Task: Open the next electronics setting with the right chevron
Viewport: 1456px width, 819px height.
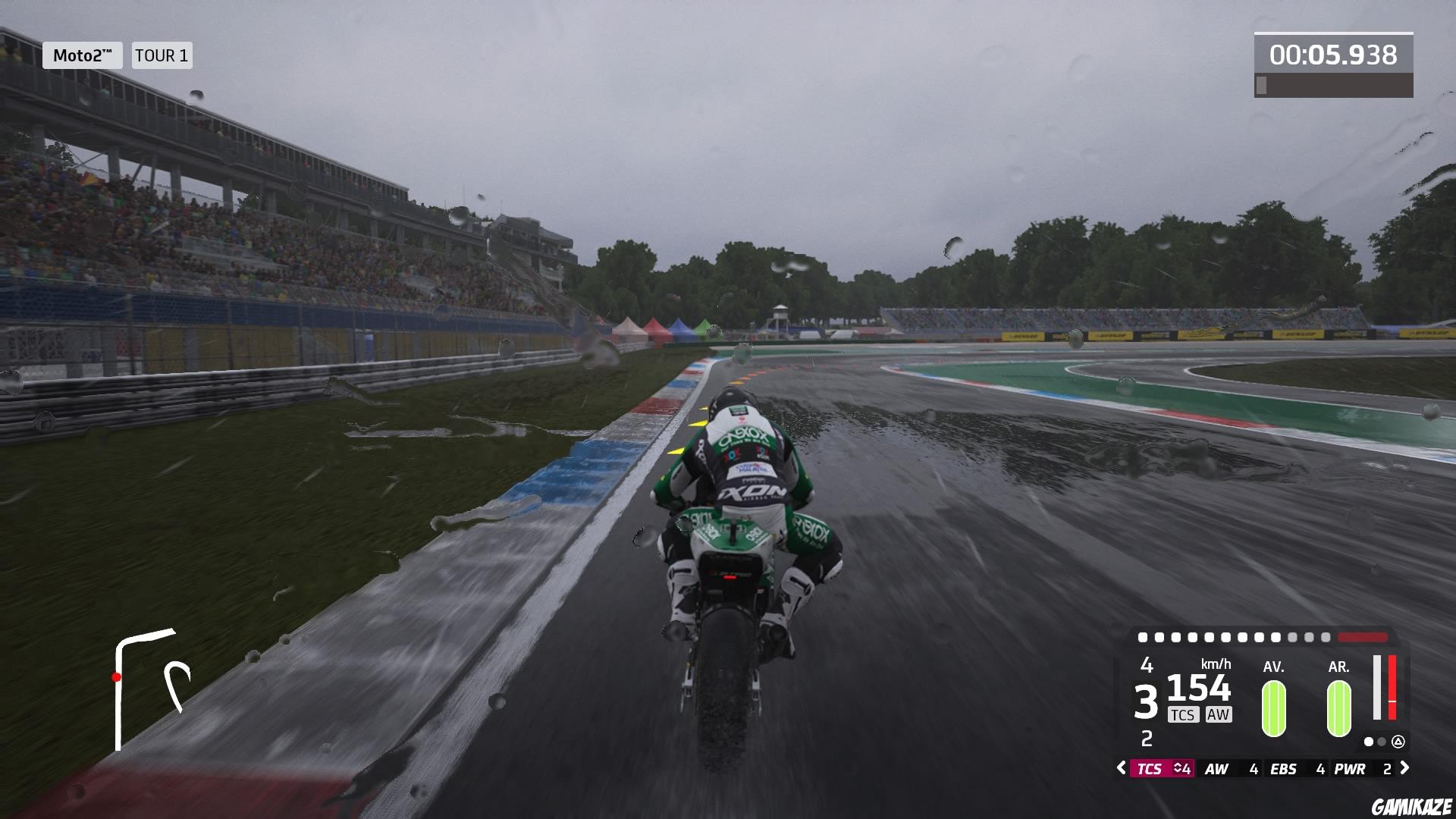Action: pyautogui.click(x=1404, y=768)
